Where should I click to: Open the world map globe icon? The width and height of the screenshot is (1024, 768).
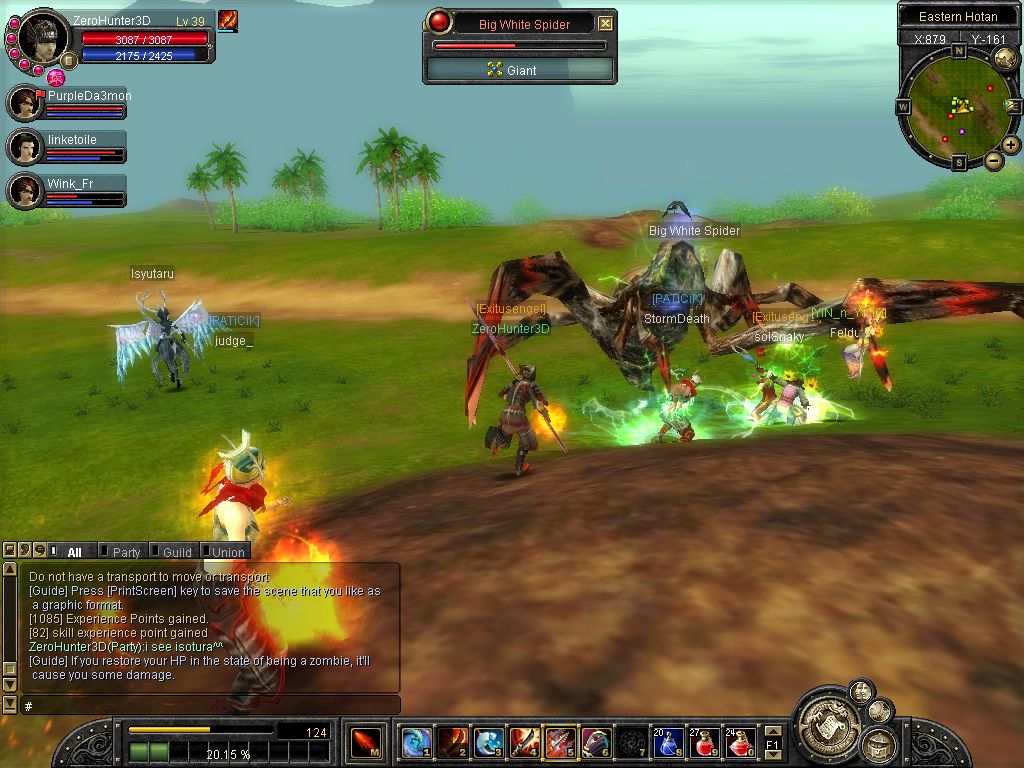1005,59
